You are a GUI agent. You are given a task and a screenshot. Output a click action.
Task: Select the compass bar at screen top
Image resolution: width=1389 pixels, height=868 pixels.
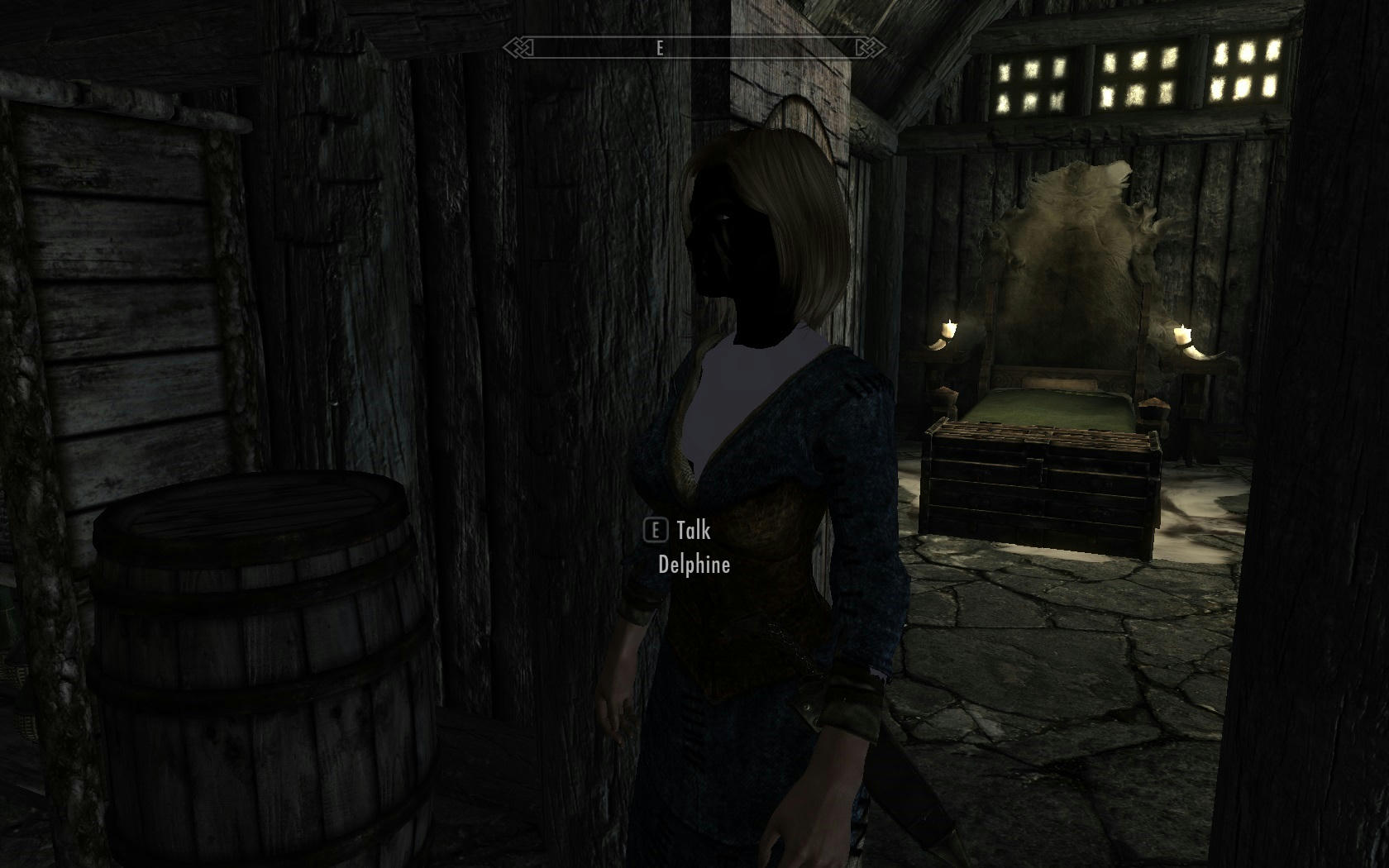[692, 49]
